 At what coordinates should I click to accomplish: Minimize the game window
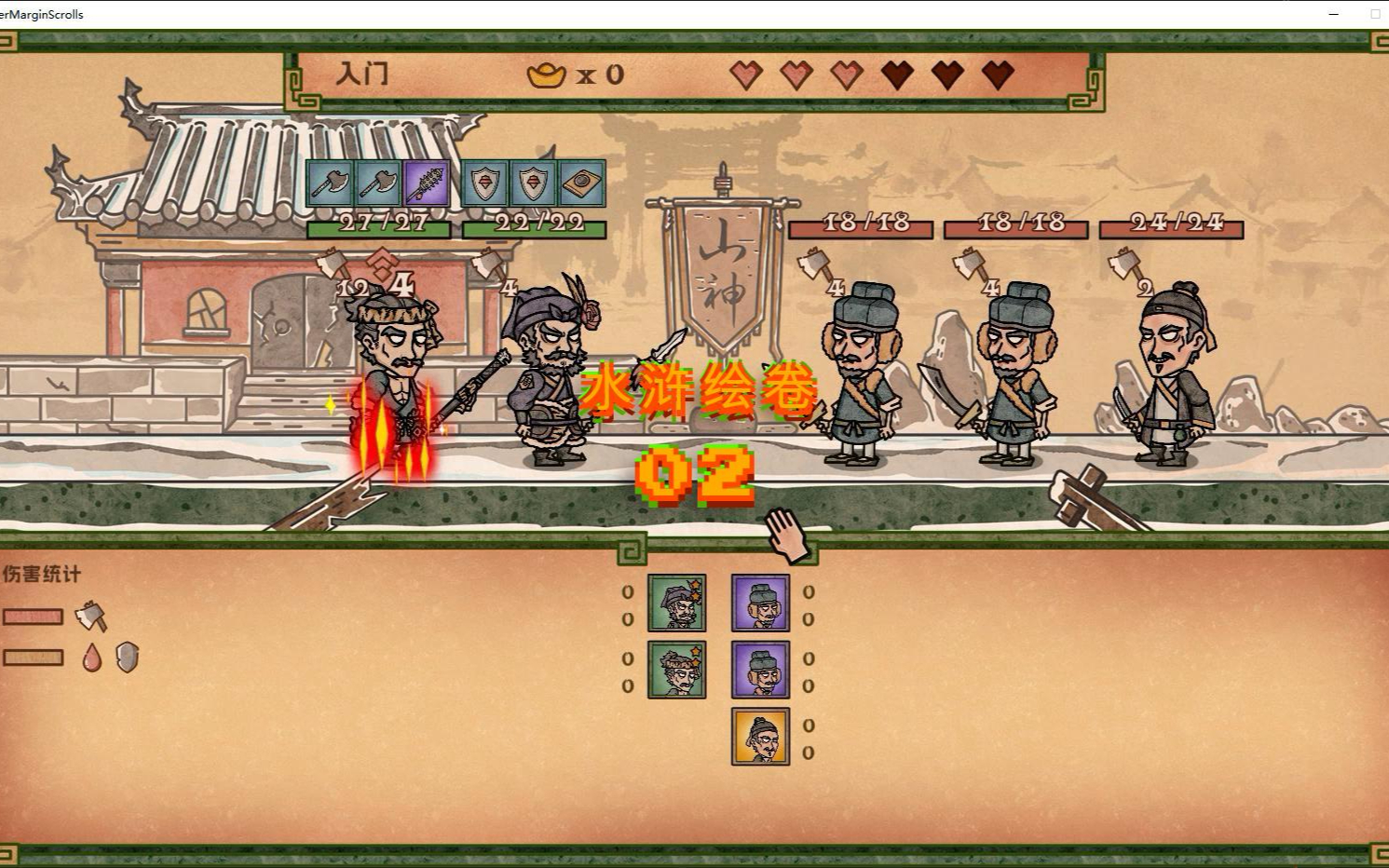pos(1333,14)
